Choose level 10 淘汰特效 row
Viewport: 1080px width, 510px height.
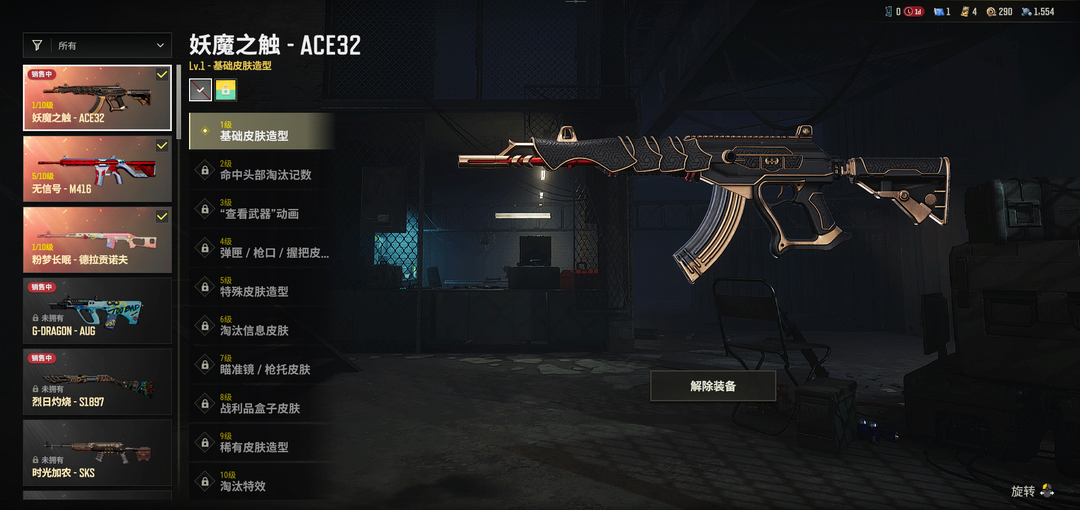pyautogui.click(x=261, y=481)
